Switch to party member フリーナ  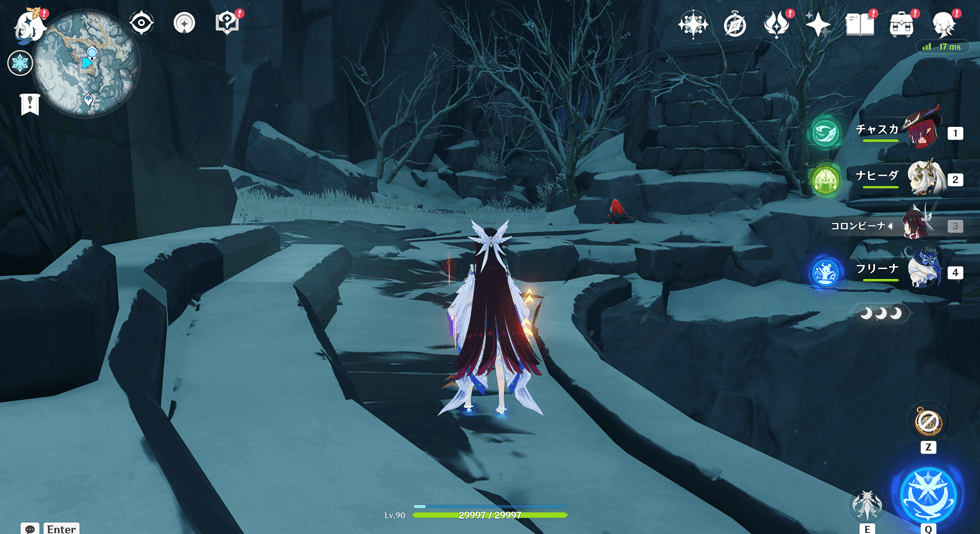coord(924,270)
